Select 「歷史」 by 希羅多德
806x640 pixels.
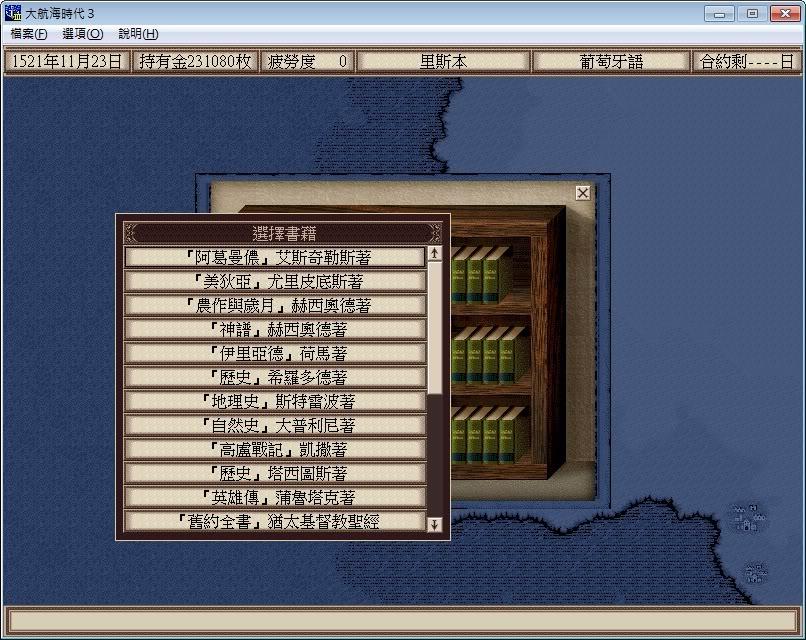275,377
